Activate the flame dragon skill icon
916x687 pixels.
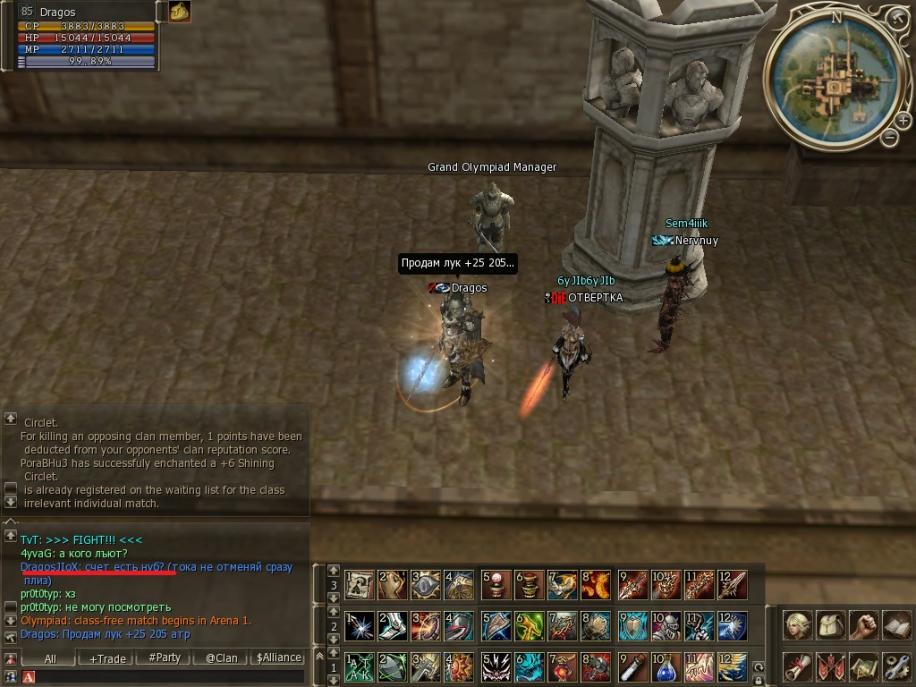click(x=596, y=584)
